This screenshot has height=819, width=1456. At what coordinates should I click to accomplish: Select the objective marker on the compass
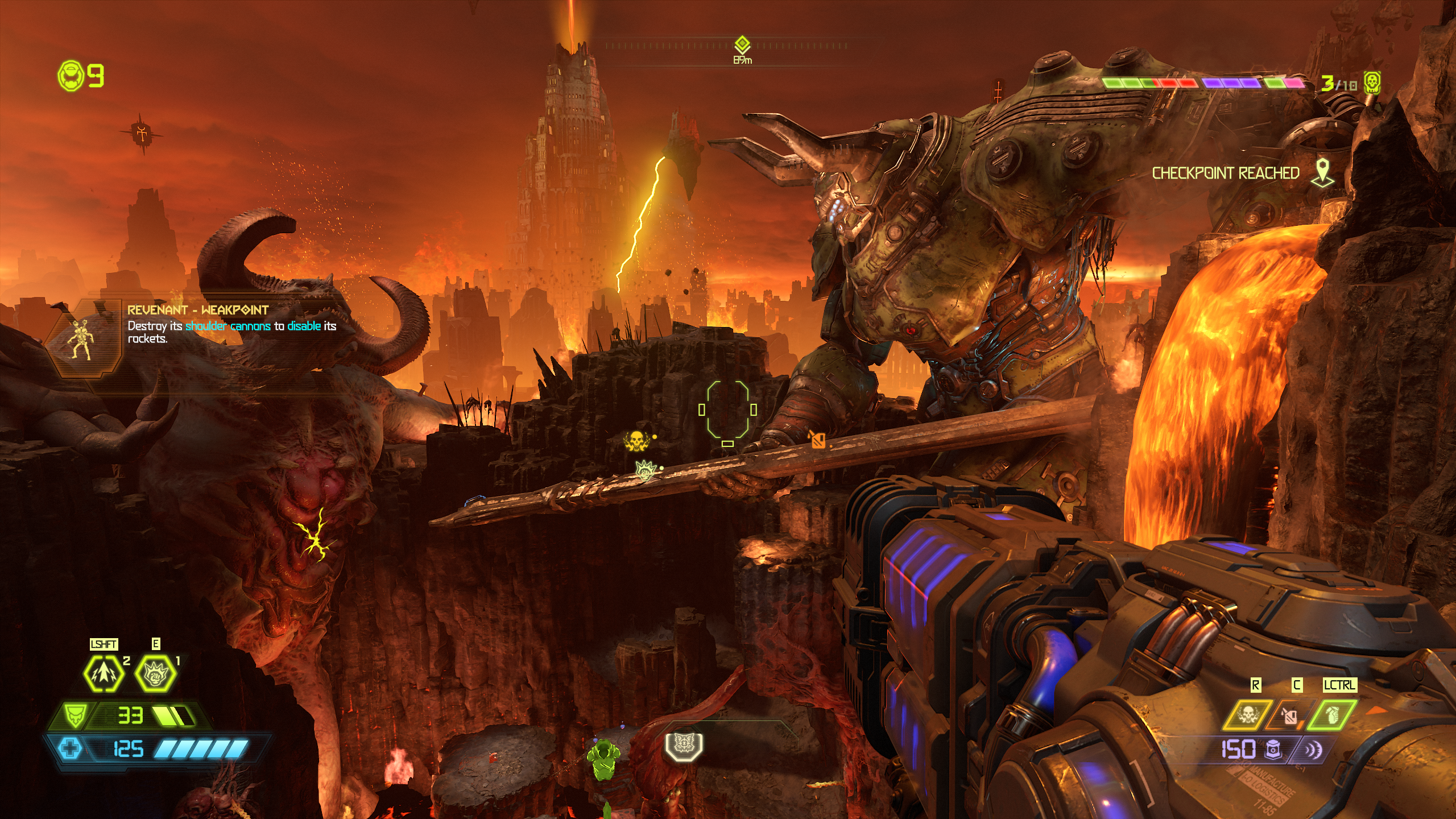pyautogui.click(x=742, y=44)
